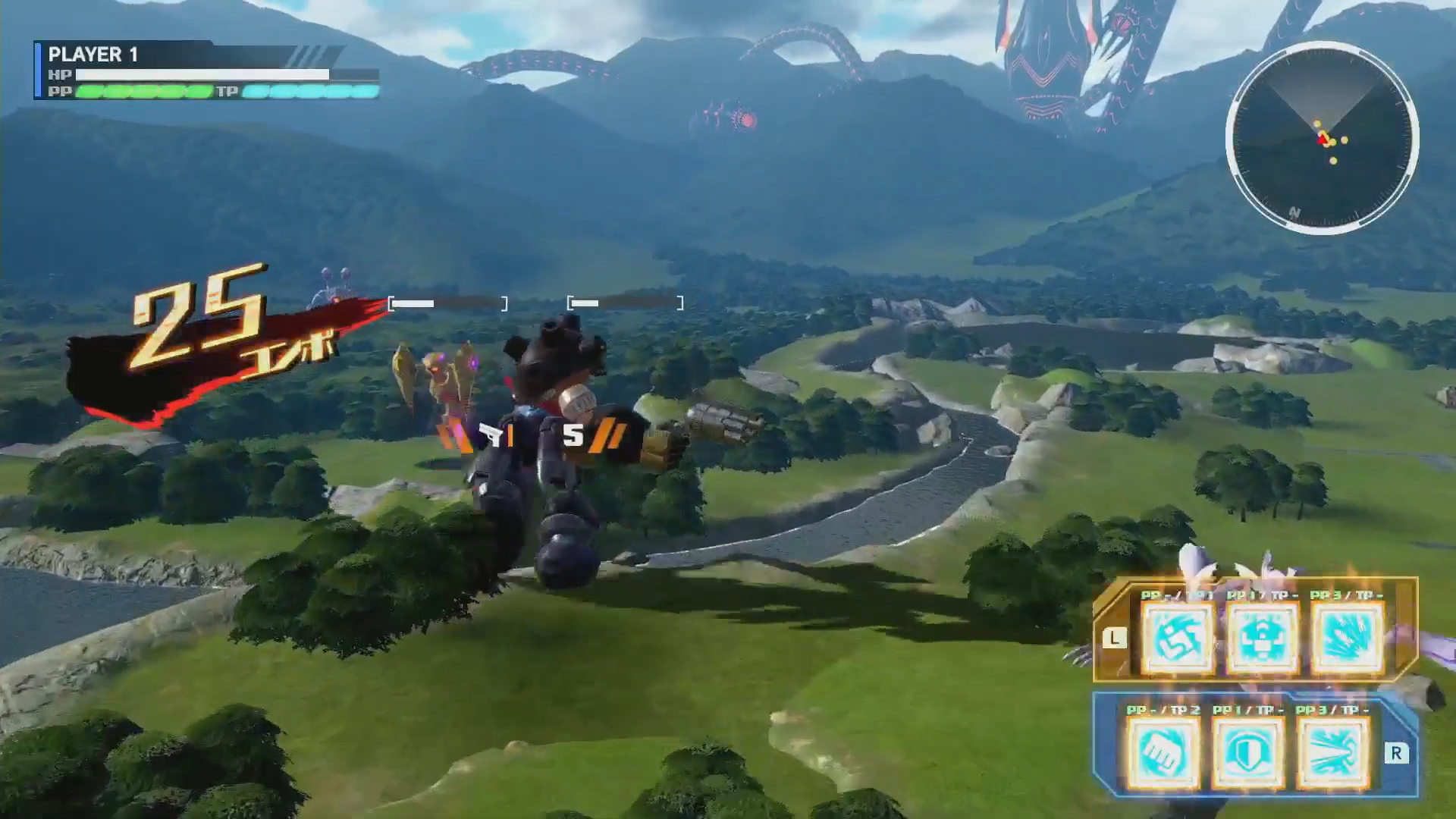This screenshot has width=1456, height=819.
Task: Trigger the missile barrage ability icon
Action: tap(1348, 639)
